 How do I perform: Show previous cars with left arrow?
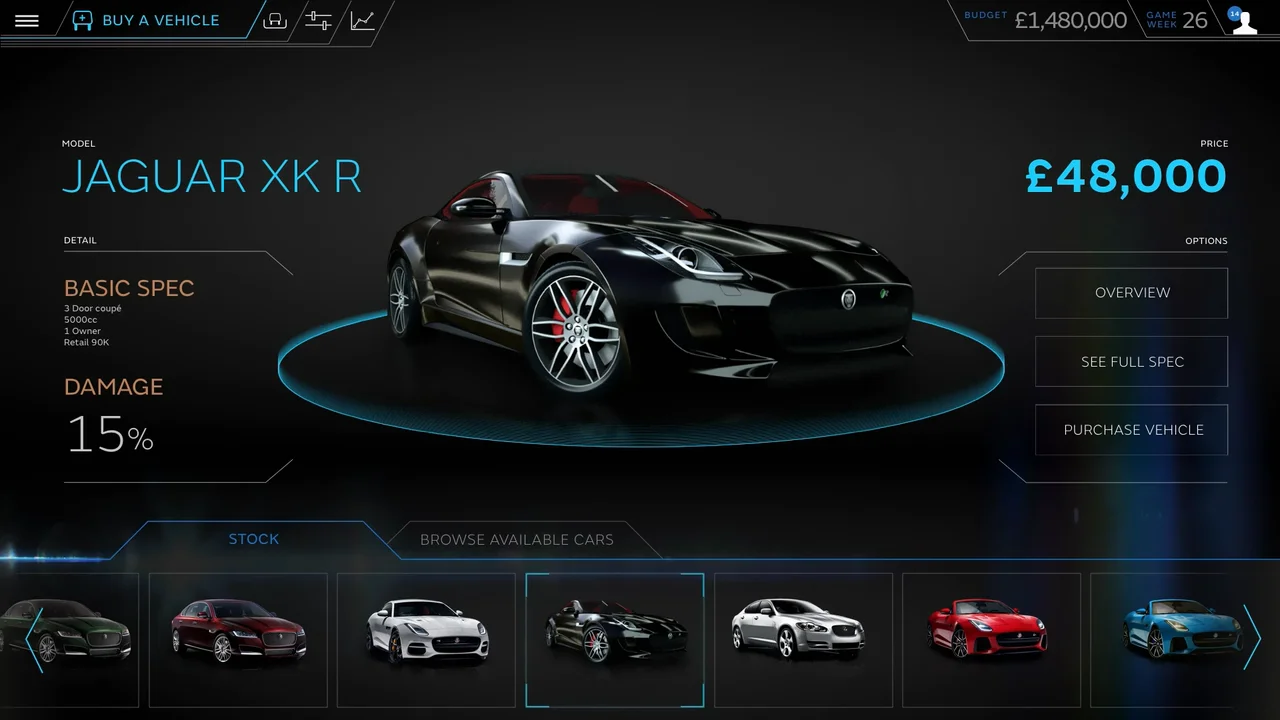click(34, 638)
